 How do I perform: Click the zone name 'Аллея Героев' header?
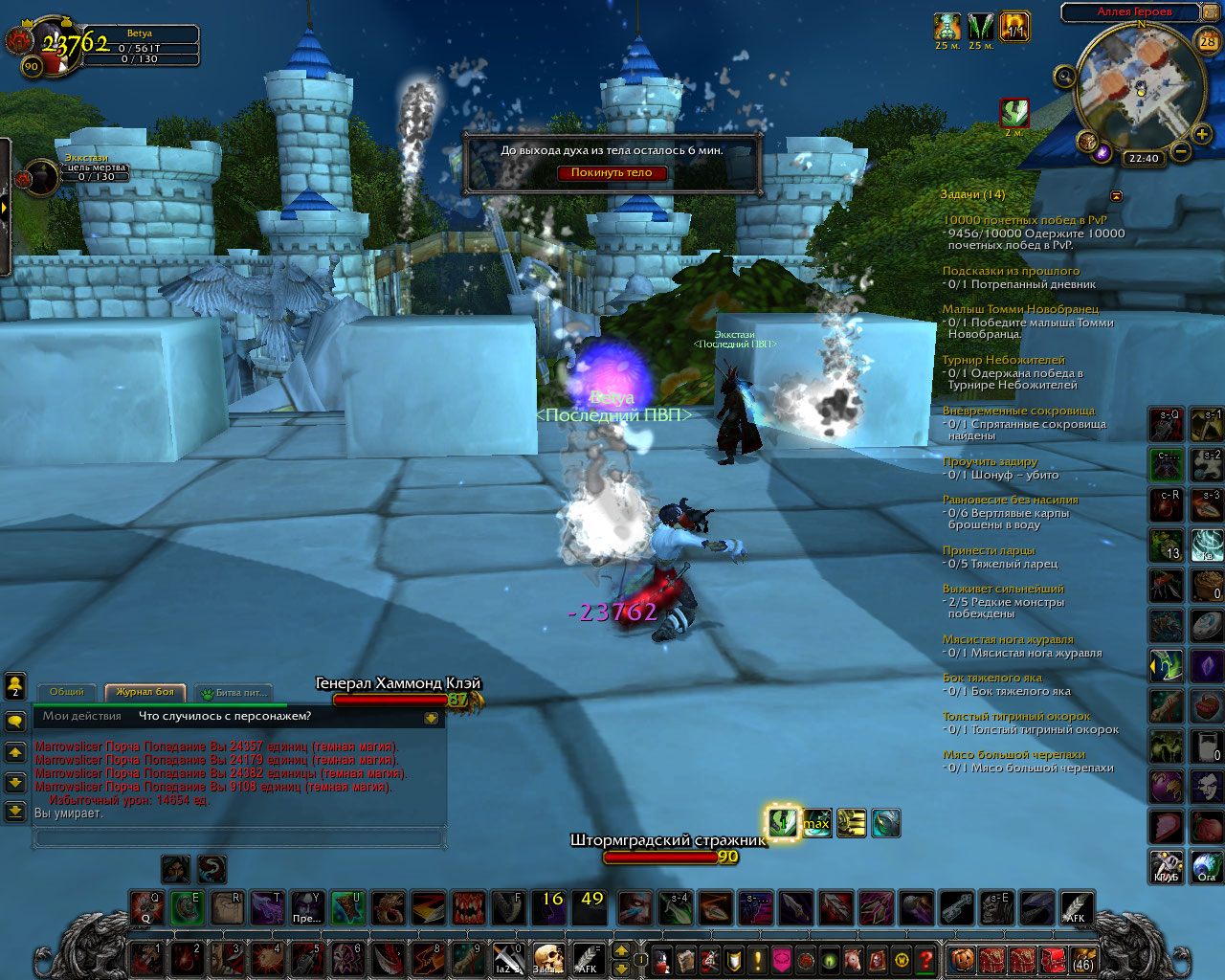click(x=1134, y=11)
